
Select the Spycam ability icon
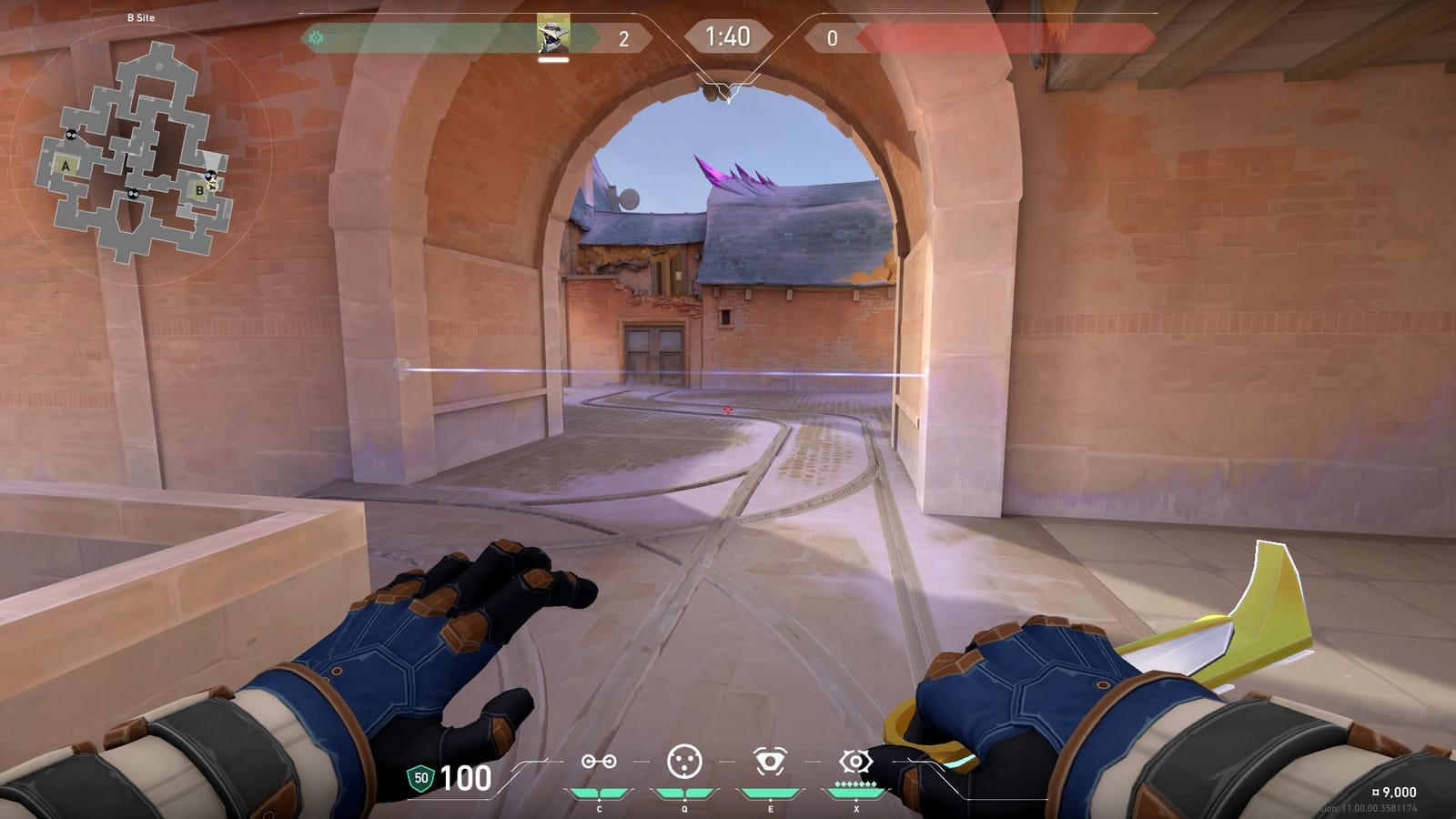tap(769, 761)
